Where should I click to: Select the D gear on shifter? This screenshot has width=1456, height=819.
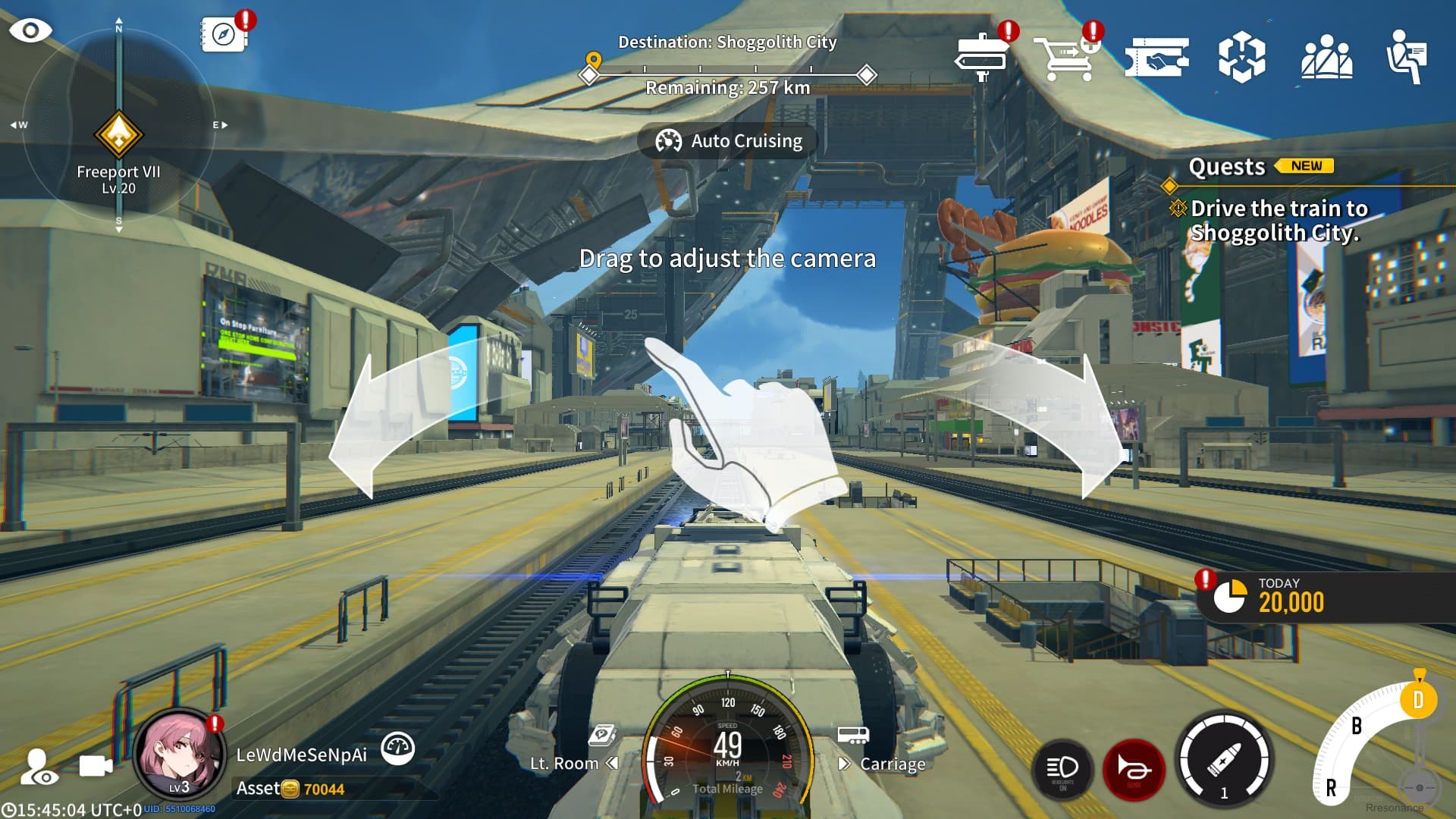point(1417,700)
